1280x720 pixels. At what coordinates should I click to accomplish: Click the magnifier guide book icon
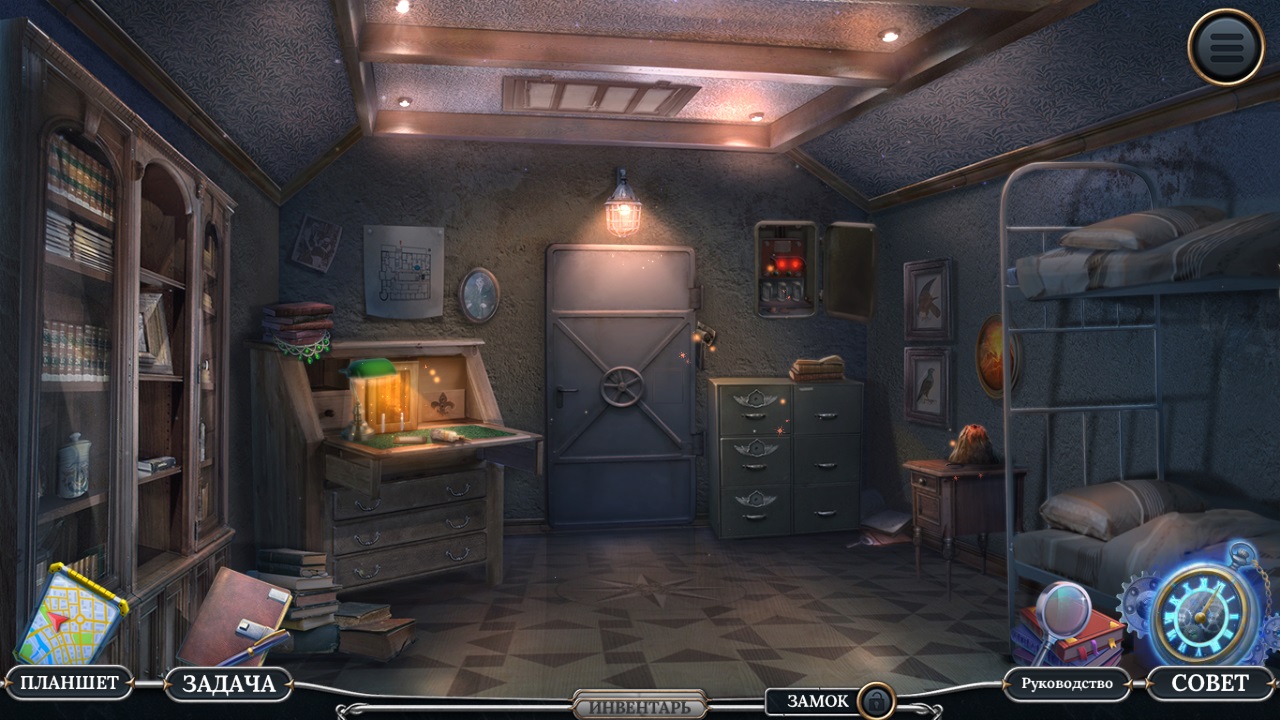1065,627
